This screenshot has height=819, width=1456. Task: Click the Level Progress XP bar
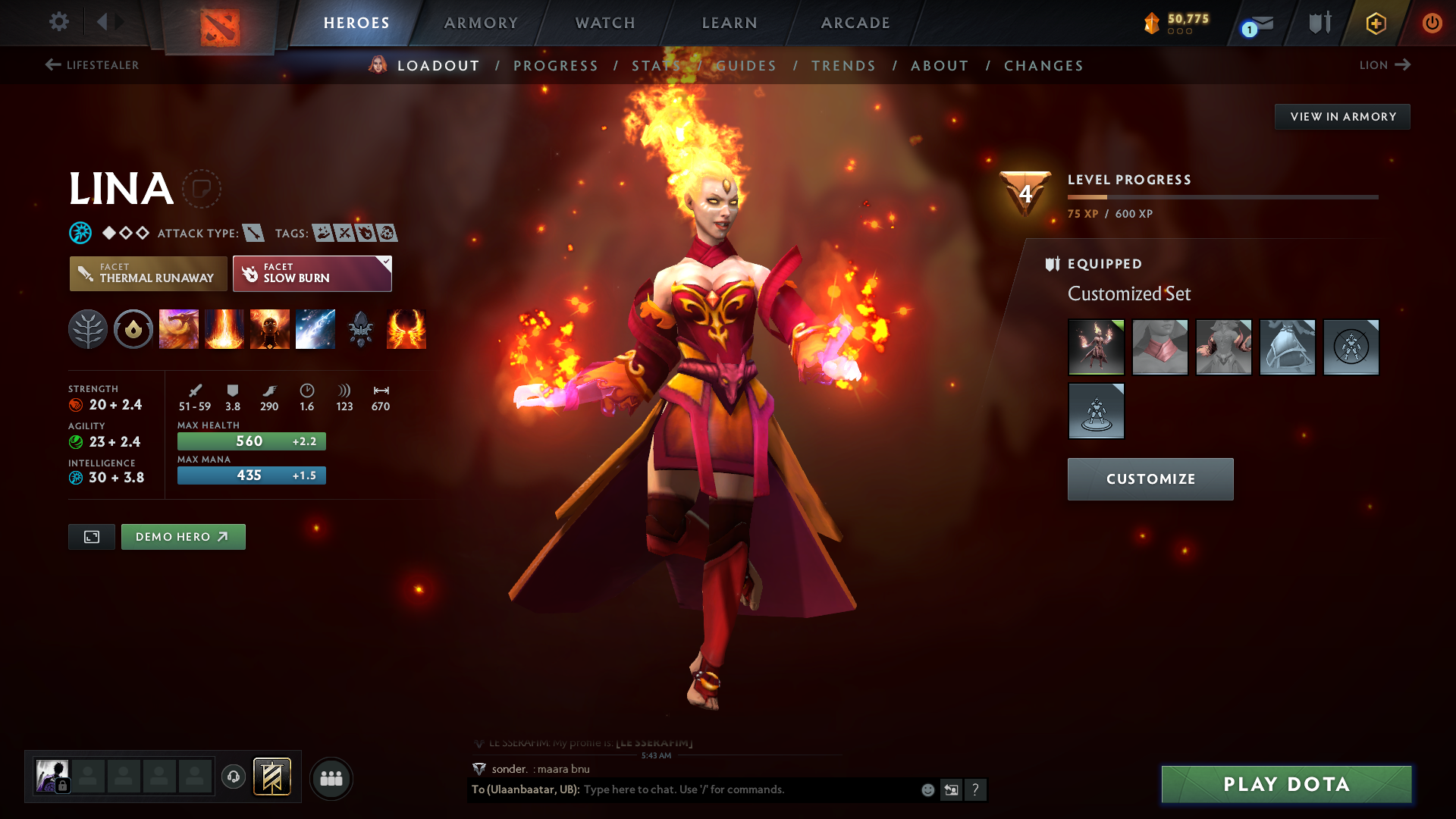1223,197
